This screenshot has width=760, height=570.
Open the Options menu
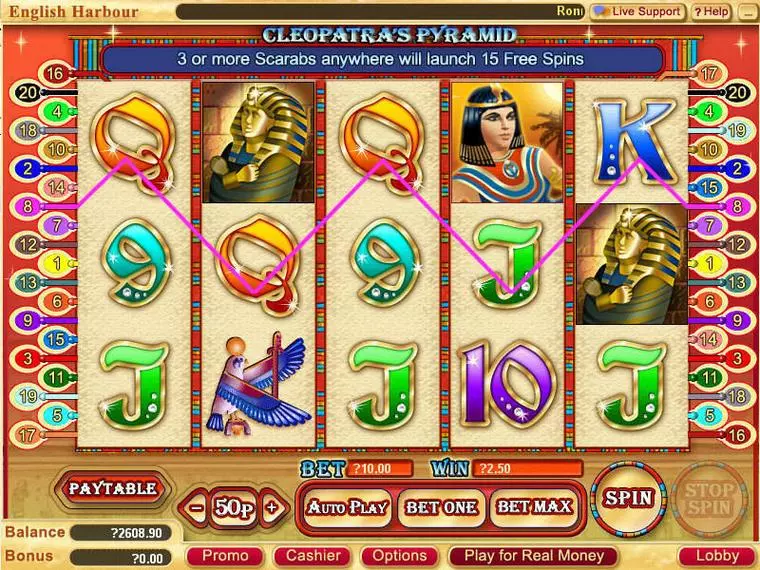pos(400,556)
